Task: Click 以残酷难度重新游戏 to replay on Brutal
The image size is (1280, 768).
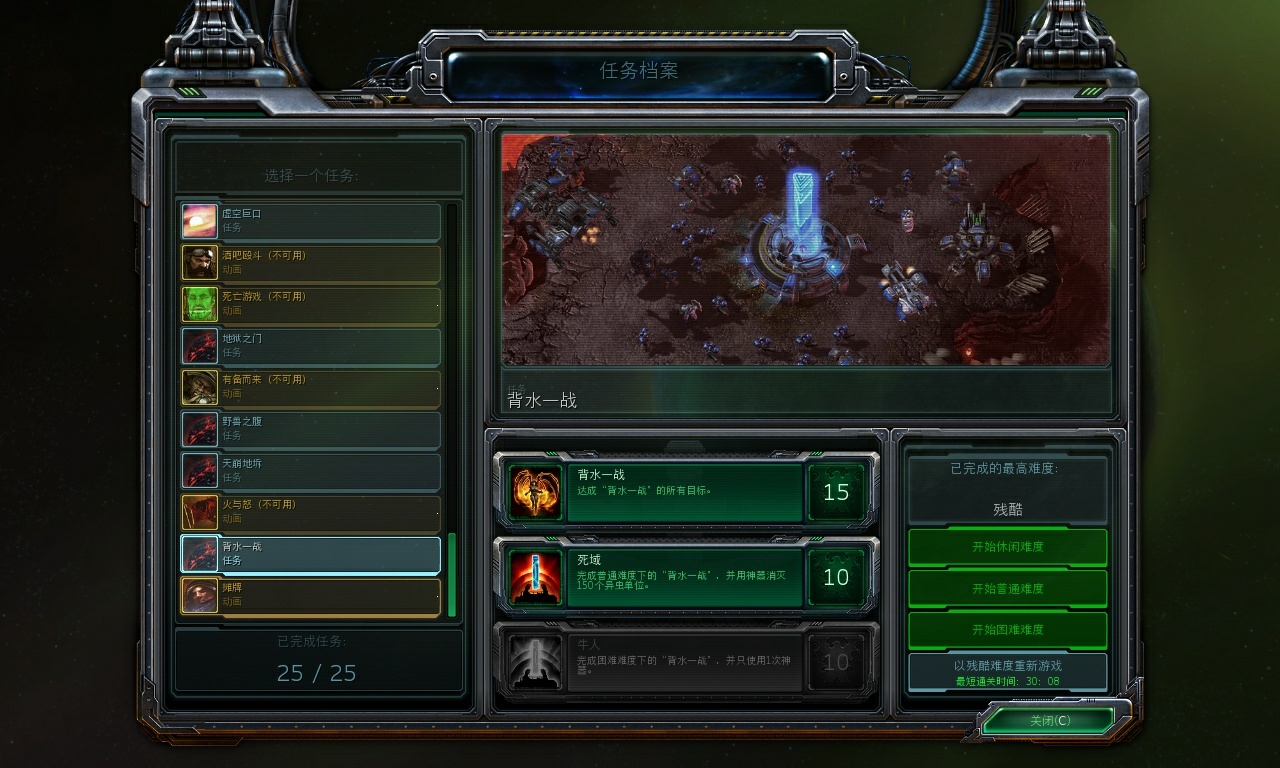Action: 1006,670
